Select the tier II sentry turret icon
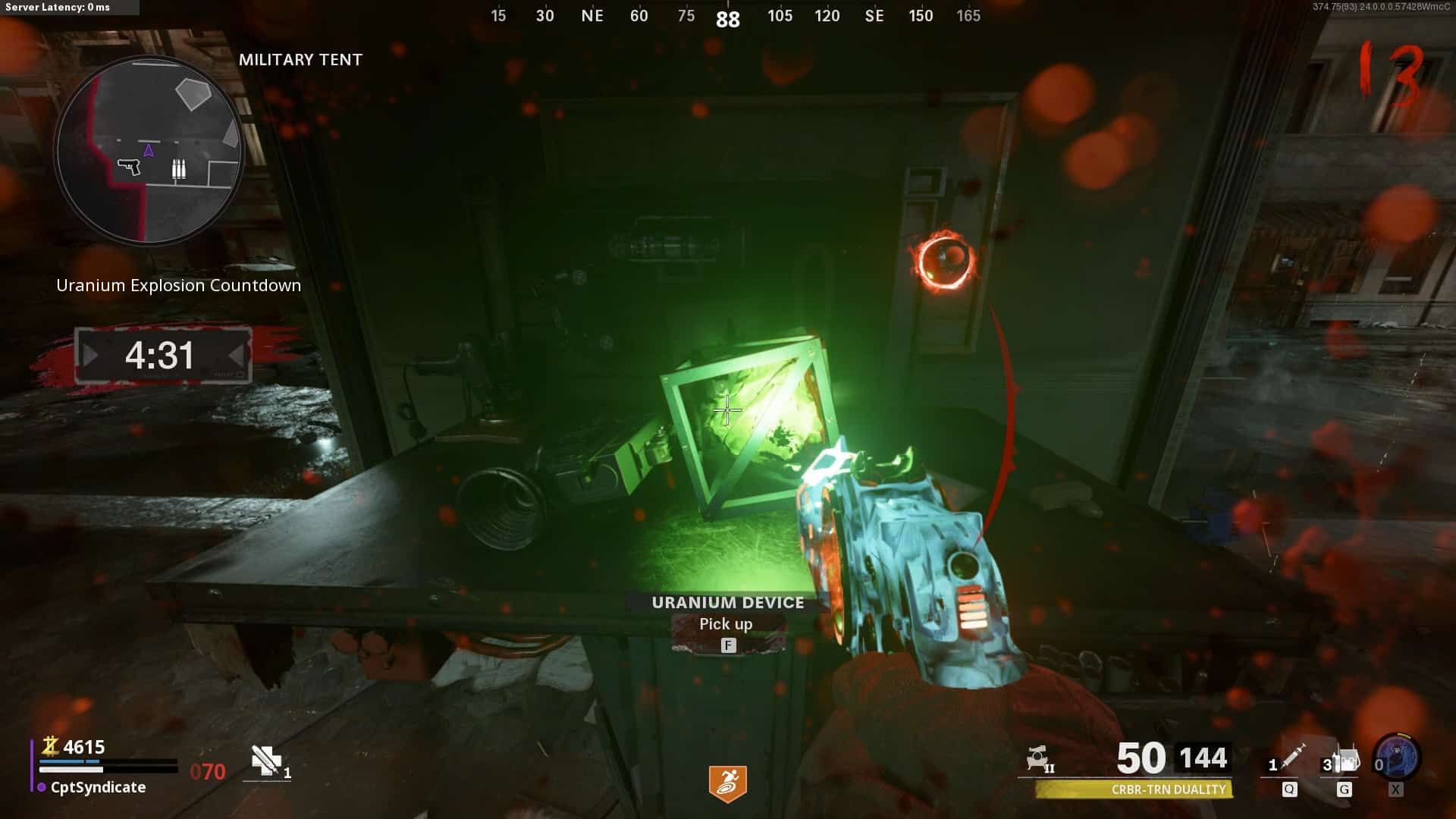The height and width of the screenshot is (819, 1456). (x=1039, y=758)
